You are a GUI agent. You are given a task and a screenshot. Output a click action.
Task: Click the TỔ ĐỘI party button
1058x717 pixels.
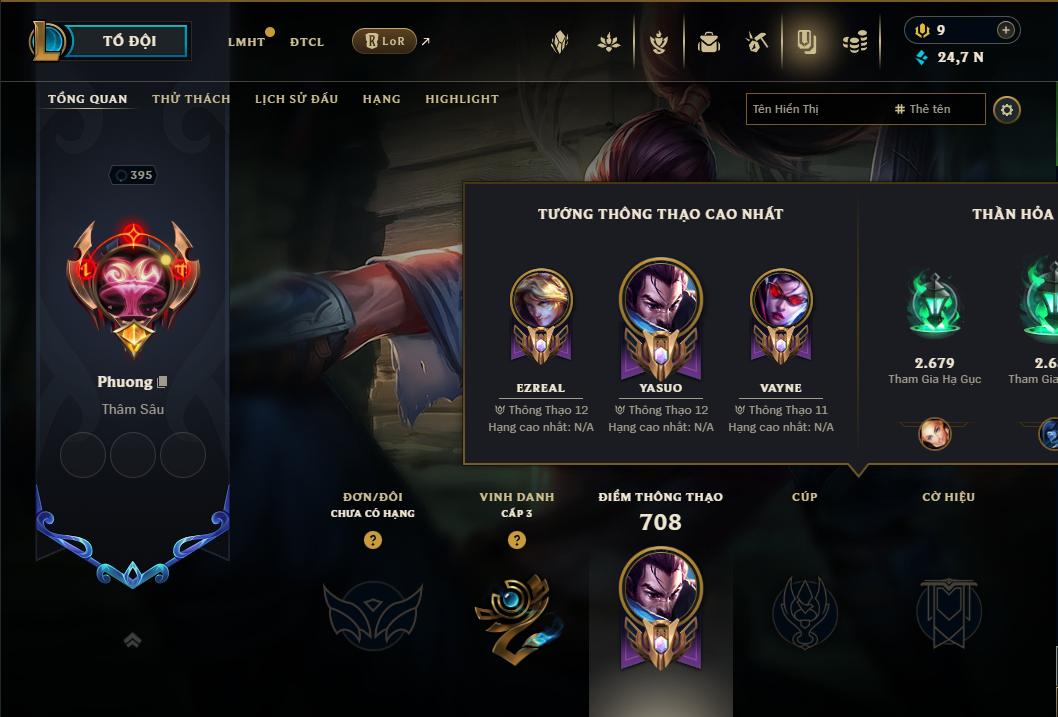pos(130,41)
